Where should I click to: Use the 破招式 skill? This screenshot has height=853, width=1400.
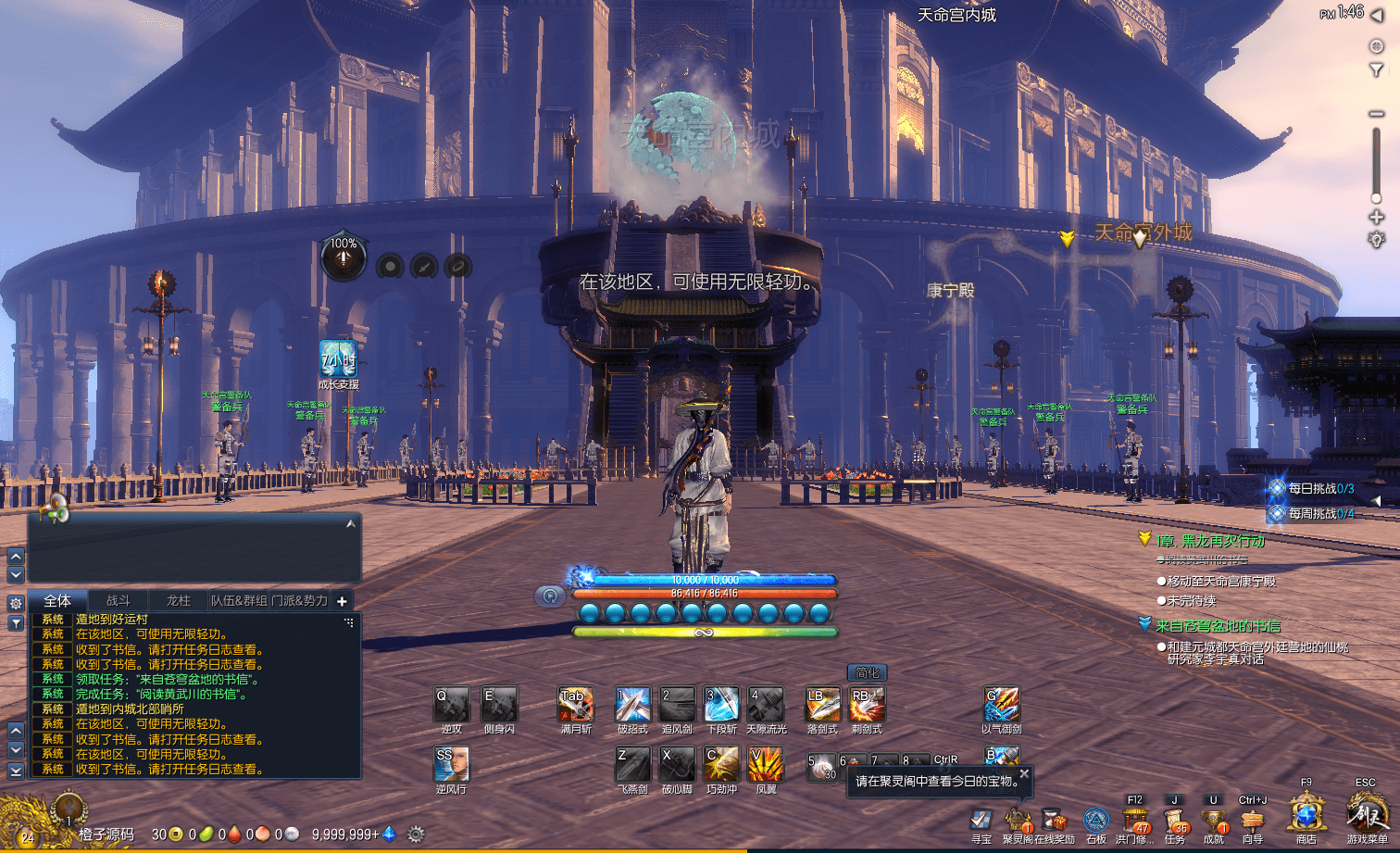click(632, 705)
